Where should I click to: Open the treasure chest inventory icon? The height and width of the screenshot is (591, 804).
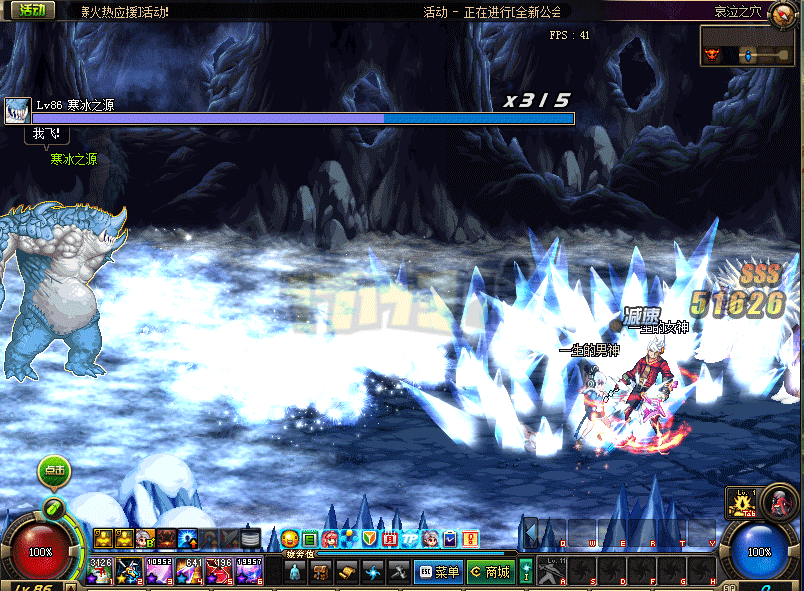[x=321, y=572]
